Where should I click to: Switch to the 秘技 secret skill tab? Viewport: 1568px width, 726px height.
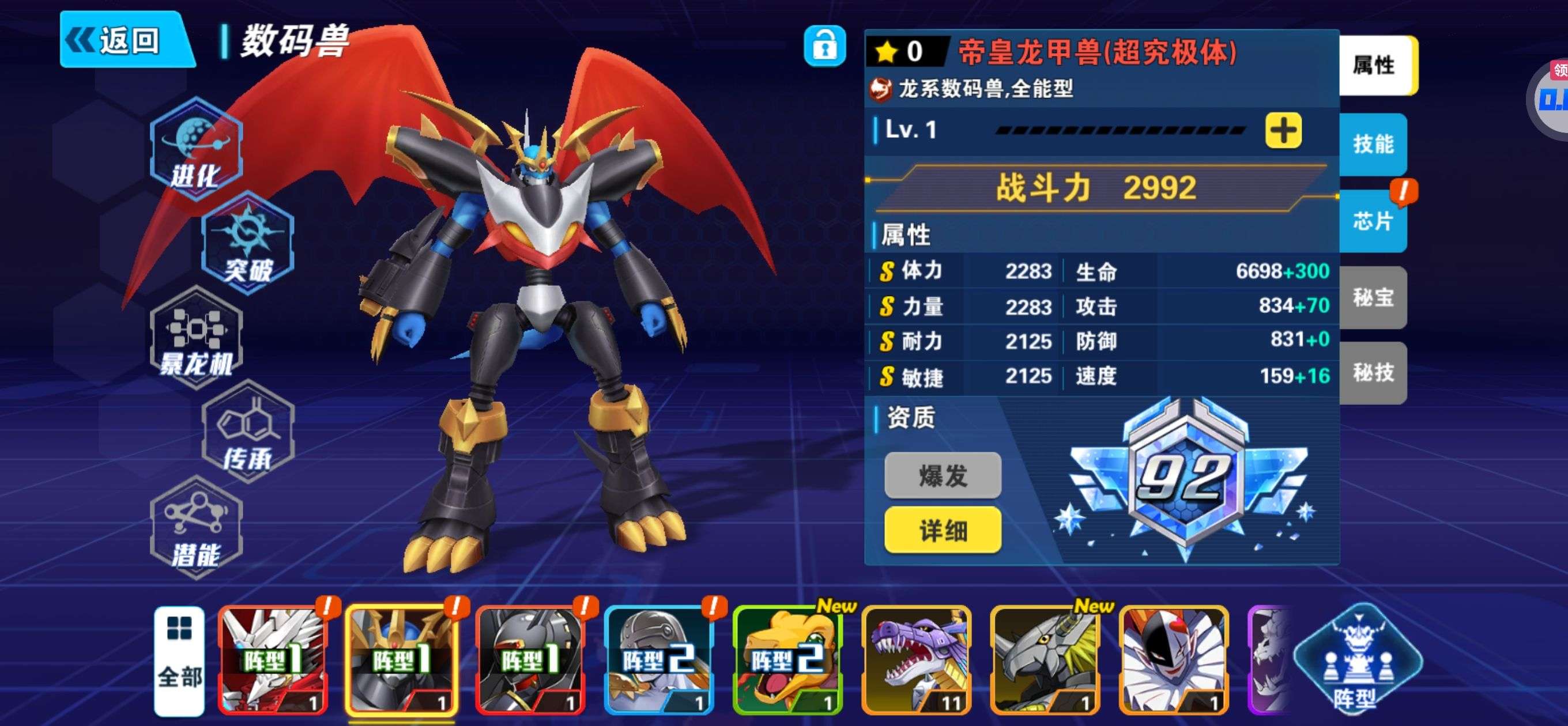[x=1373, y=372]
